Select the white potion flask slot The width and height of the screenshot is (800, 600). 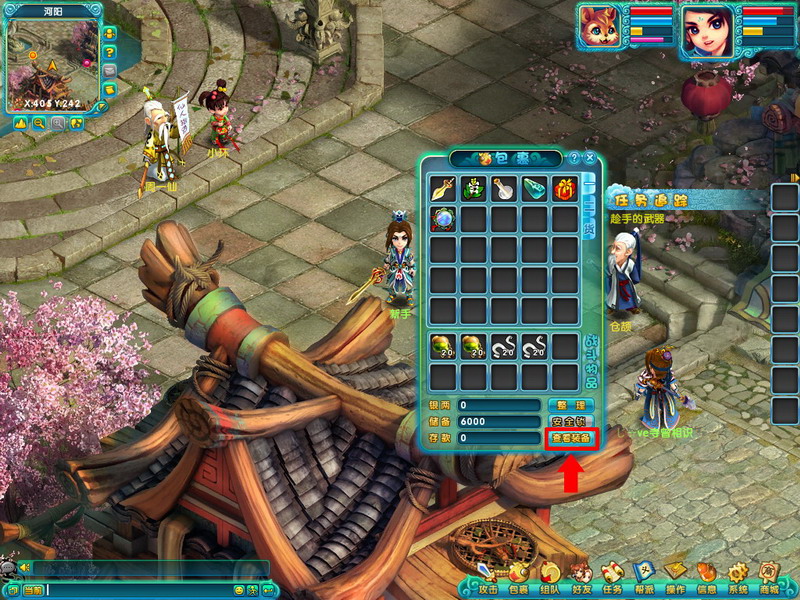point(504,188)
